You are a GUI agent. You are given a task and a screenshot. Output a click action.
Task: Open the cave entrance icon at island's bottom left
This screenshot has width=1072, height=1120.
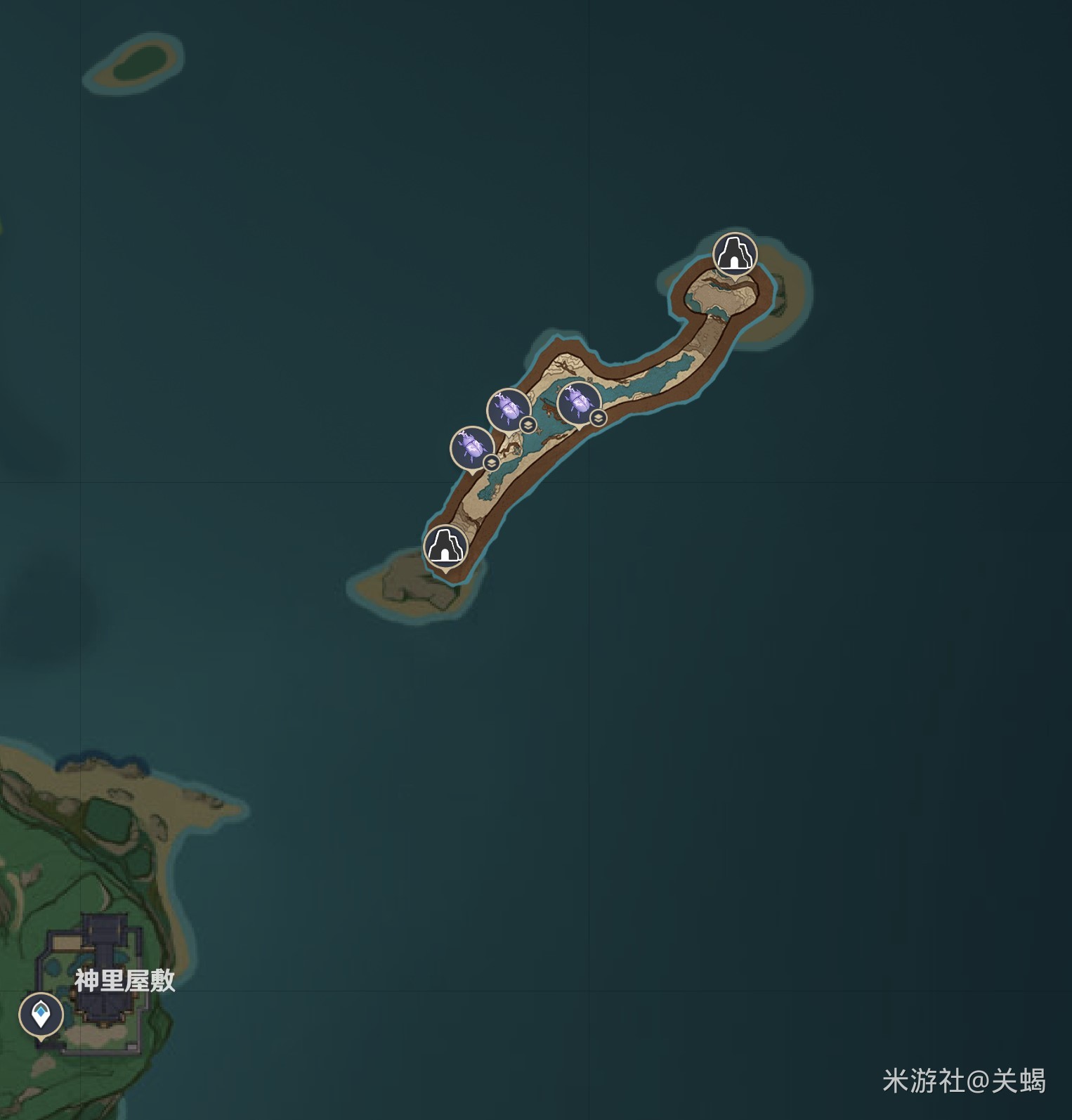[445, 547]
